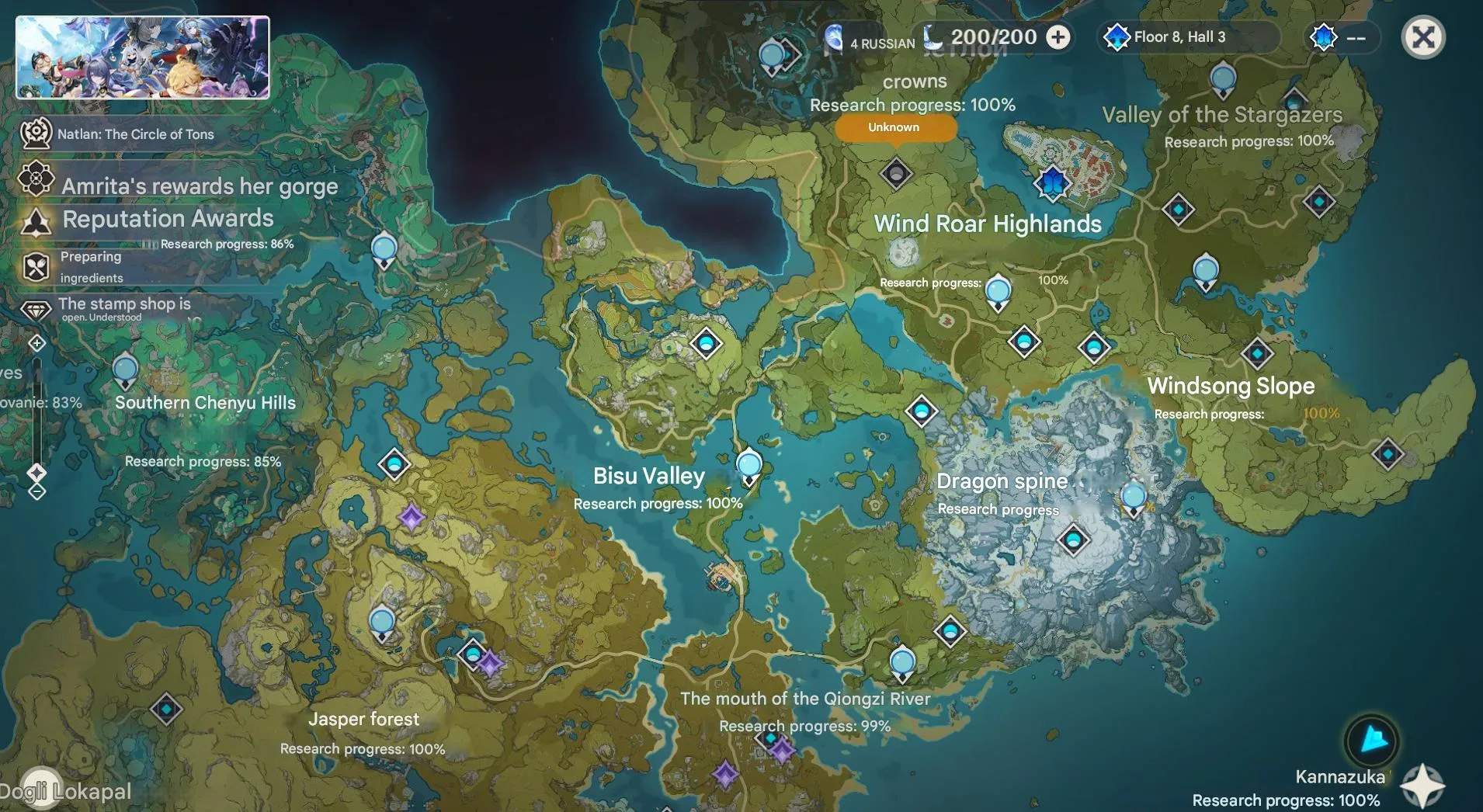The height and width of the screenshot is (812, 1483).
Task: Open the event banner thumbnail
Action: [x=143, y=57]
